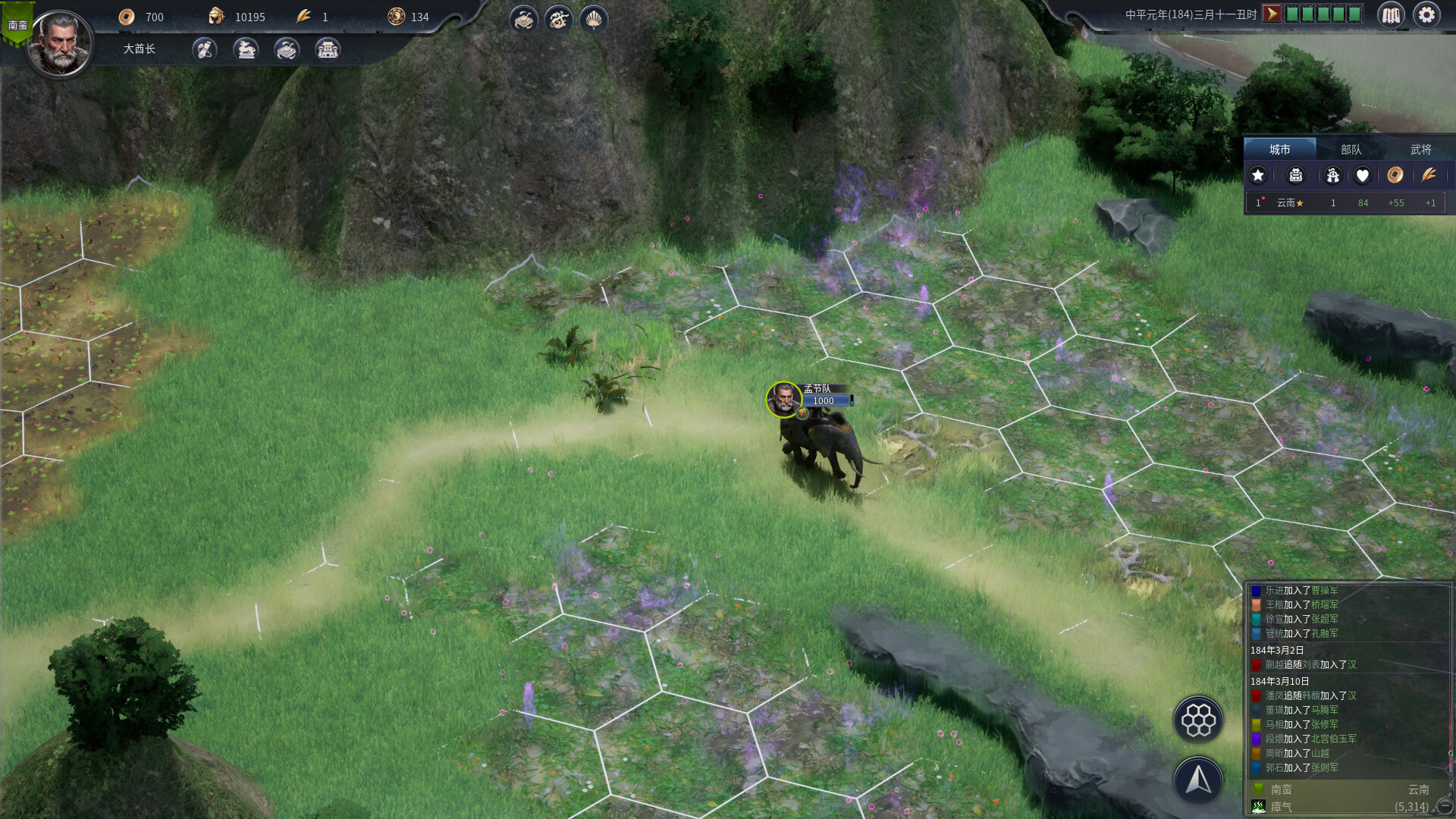Viewport: 1456px width, 819px height.
Task: Toggle the hexagon grid overlay button
Action: coord(1199,720)
